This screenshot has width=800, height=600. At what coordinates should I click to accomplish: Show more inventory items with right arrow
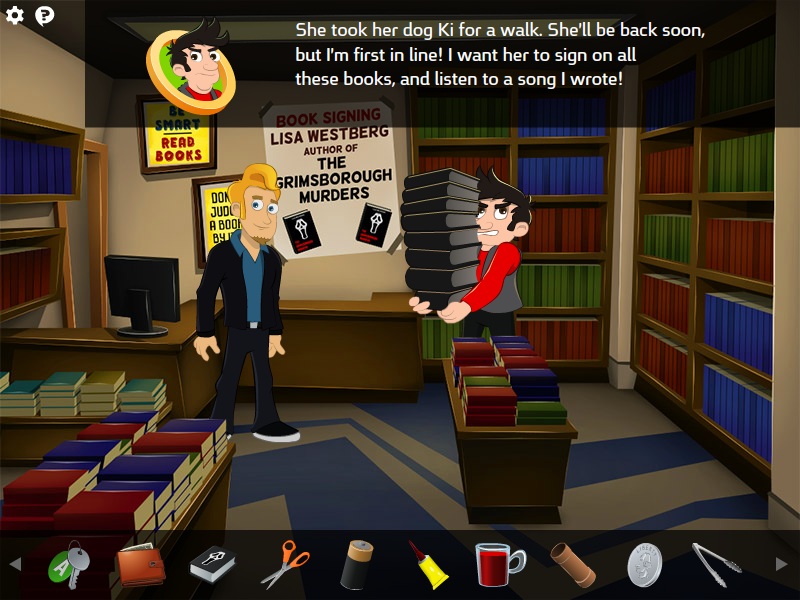[x=782, y=565]
